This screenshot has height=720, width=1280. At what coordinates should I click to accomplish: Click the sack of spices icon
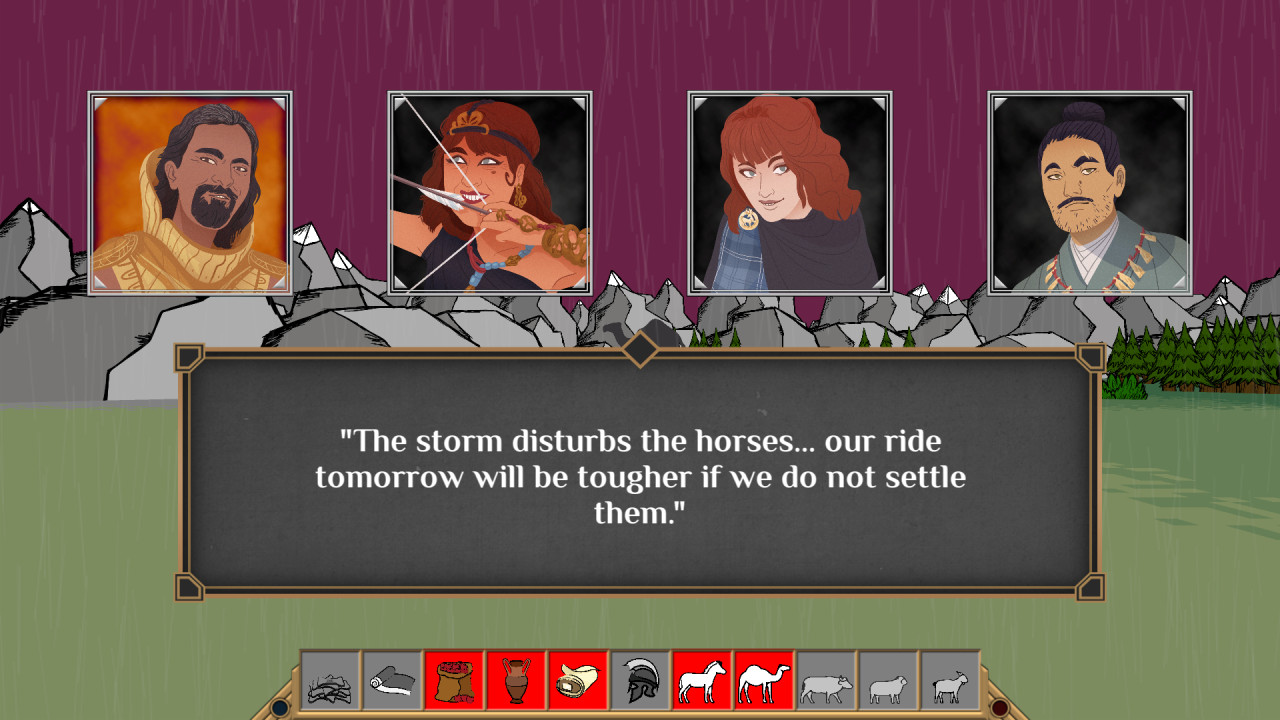click(454, 682)
